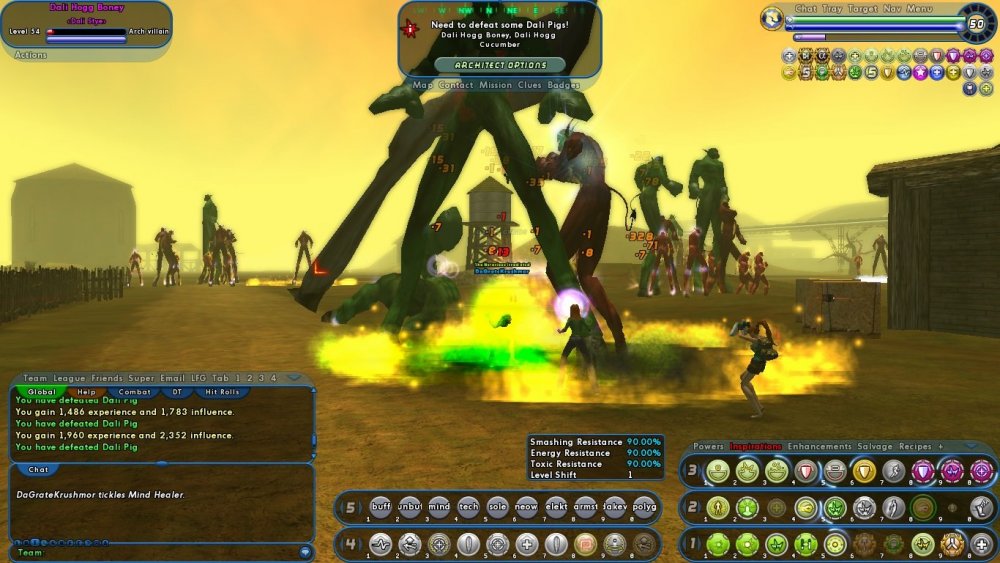Open Actions under the target panel
The height and width of the screenshot is (563, 1000).
coord(30,55)
